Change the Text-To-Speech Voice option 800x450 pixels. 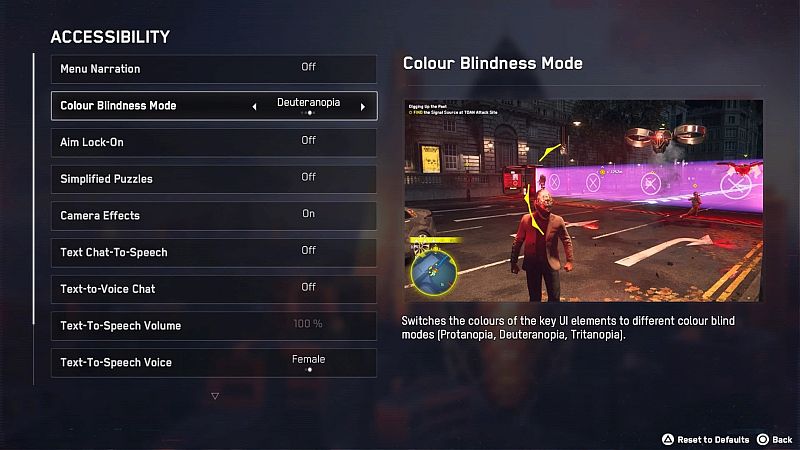[x=213, y=362]
